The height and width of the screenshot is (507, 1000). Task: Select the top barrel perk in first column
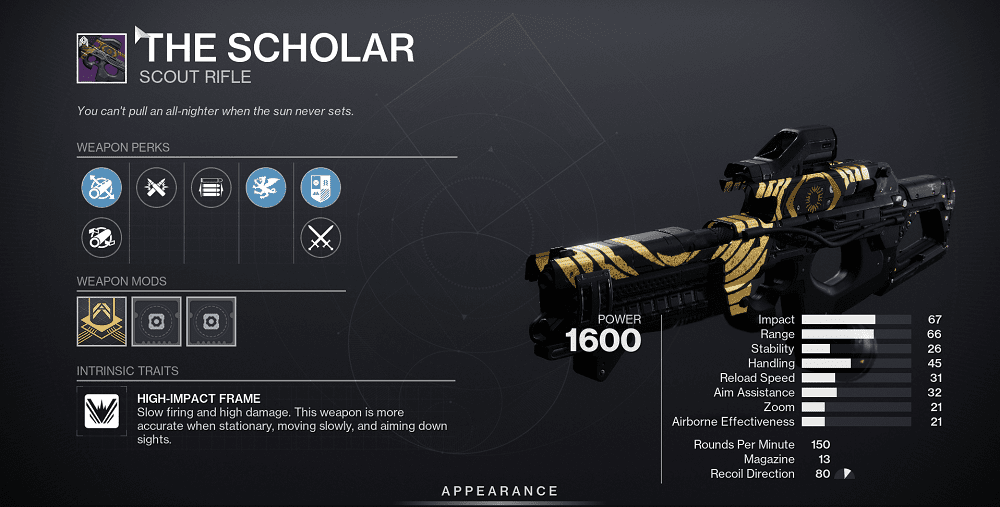101,187
